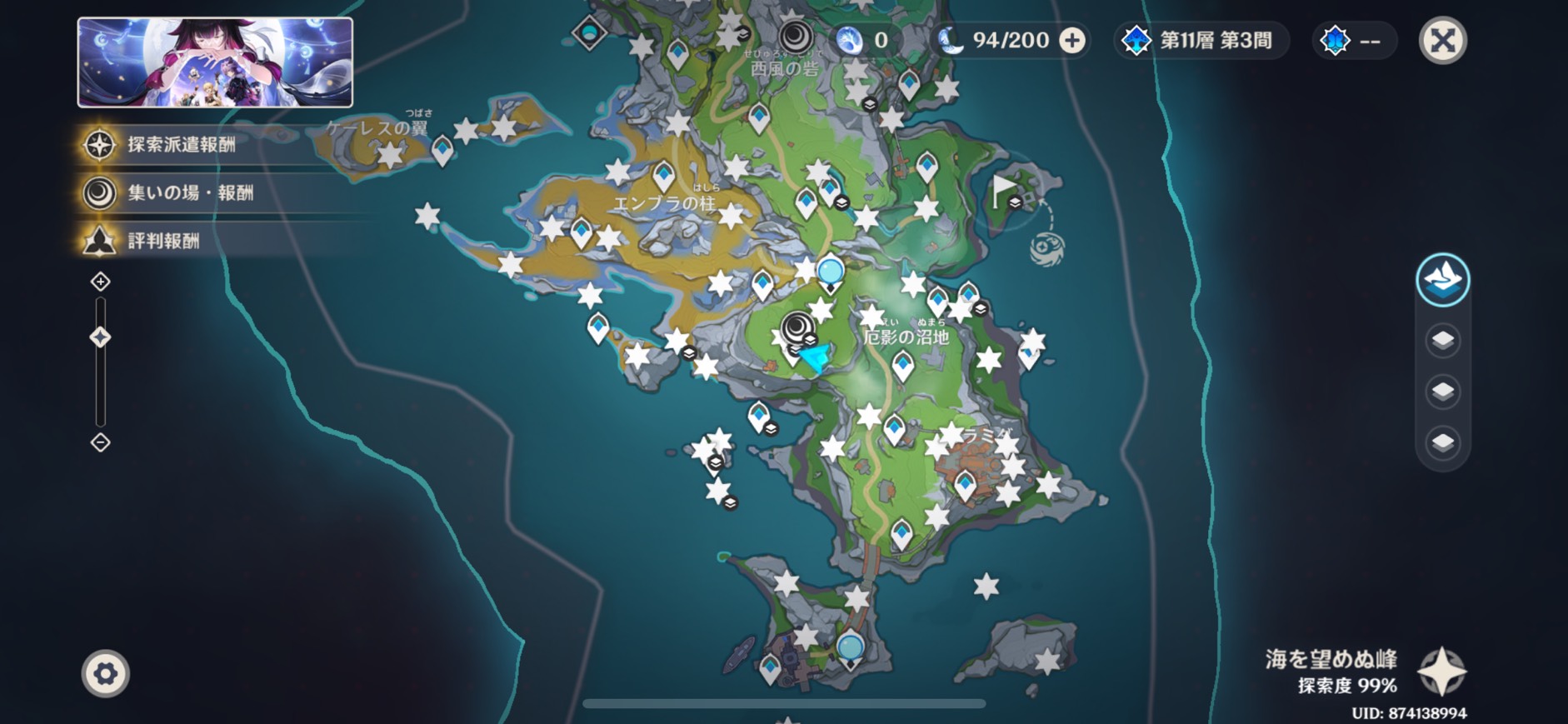Screen dimensions: 1568x724
Task: Click the diamond quest marker icon
Action: 589,34
